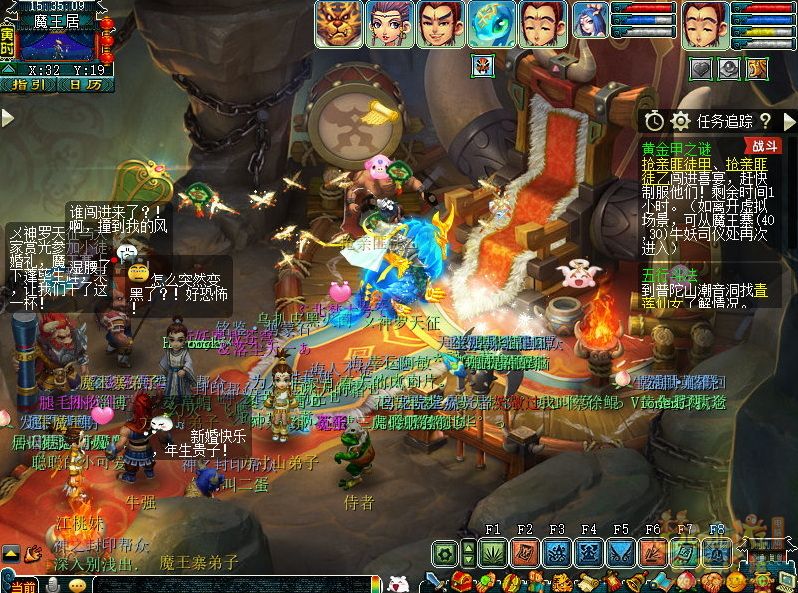
Task: Collapse the 任务追踪 panel with its arrow
Action: coord(787,121)
